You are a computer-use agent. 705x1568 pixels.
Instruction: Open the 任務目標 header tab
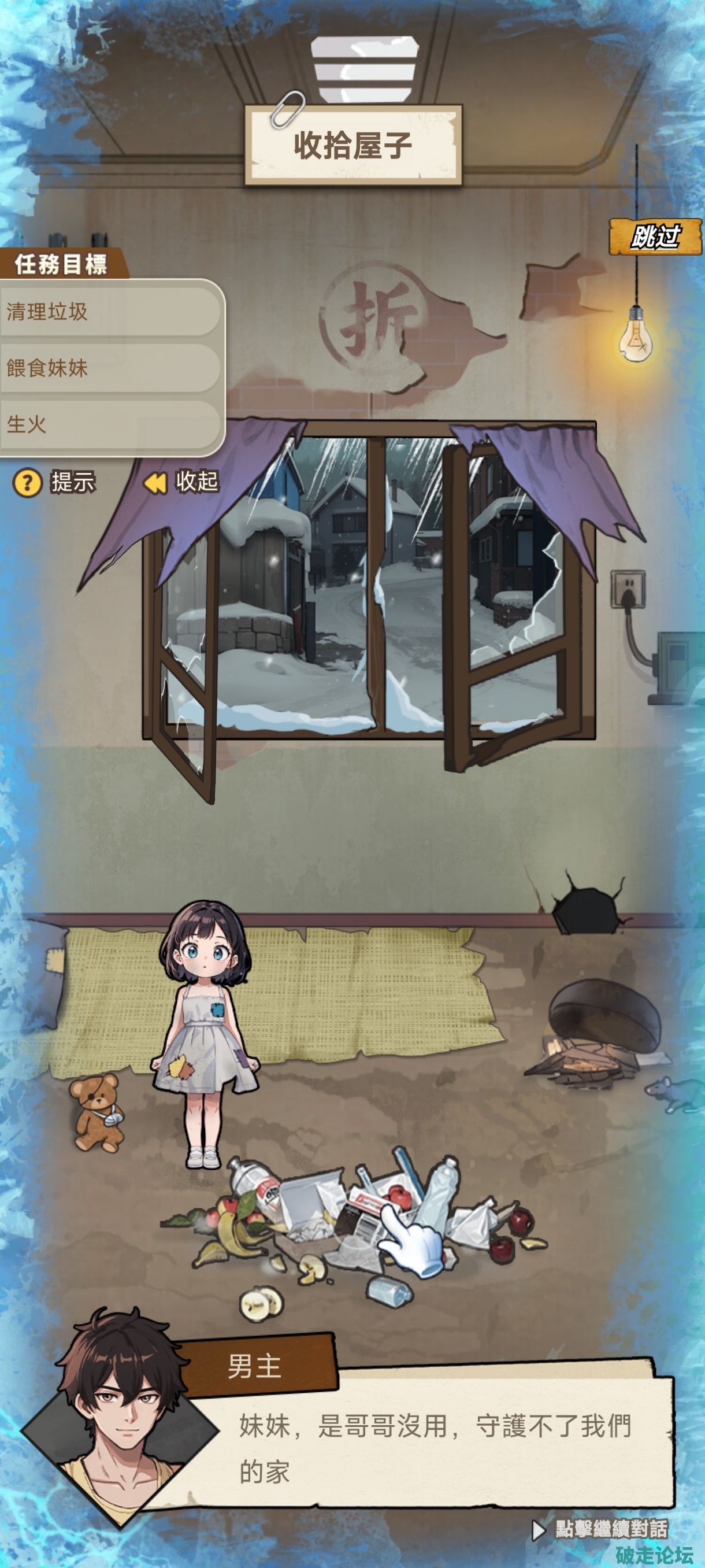click(x=62, y=264)
